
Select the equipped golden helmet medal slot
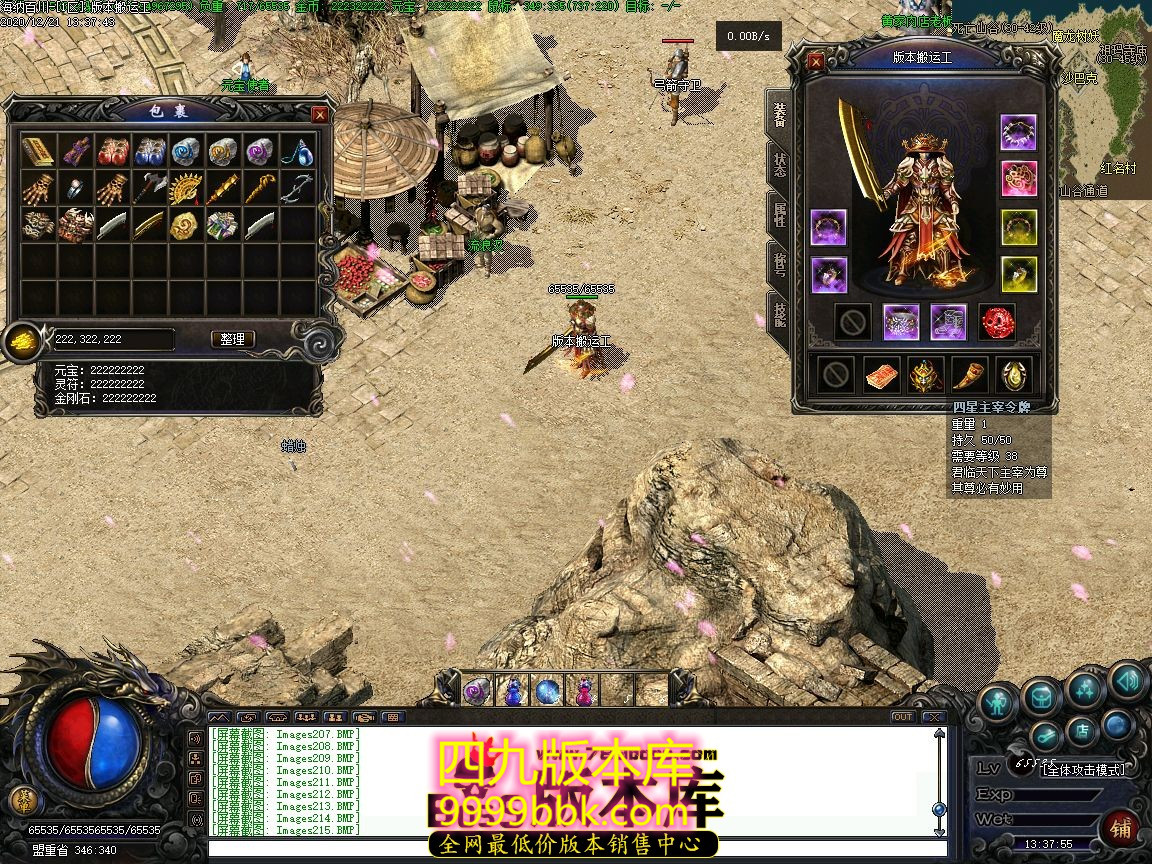click(x=925, y=375)
